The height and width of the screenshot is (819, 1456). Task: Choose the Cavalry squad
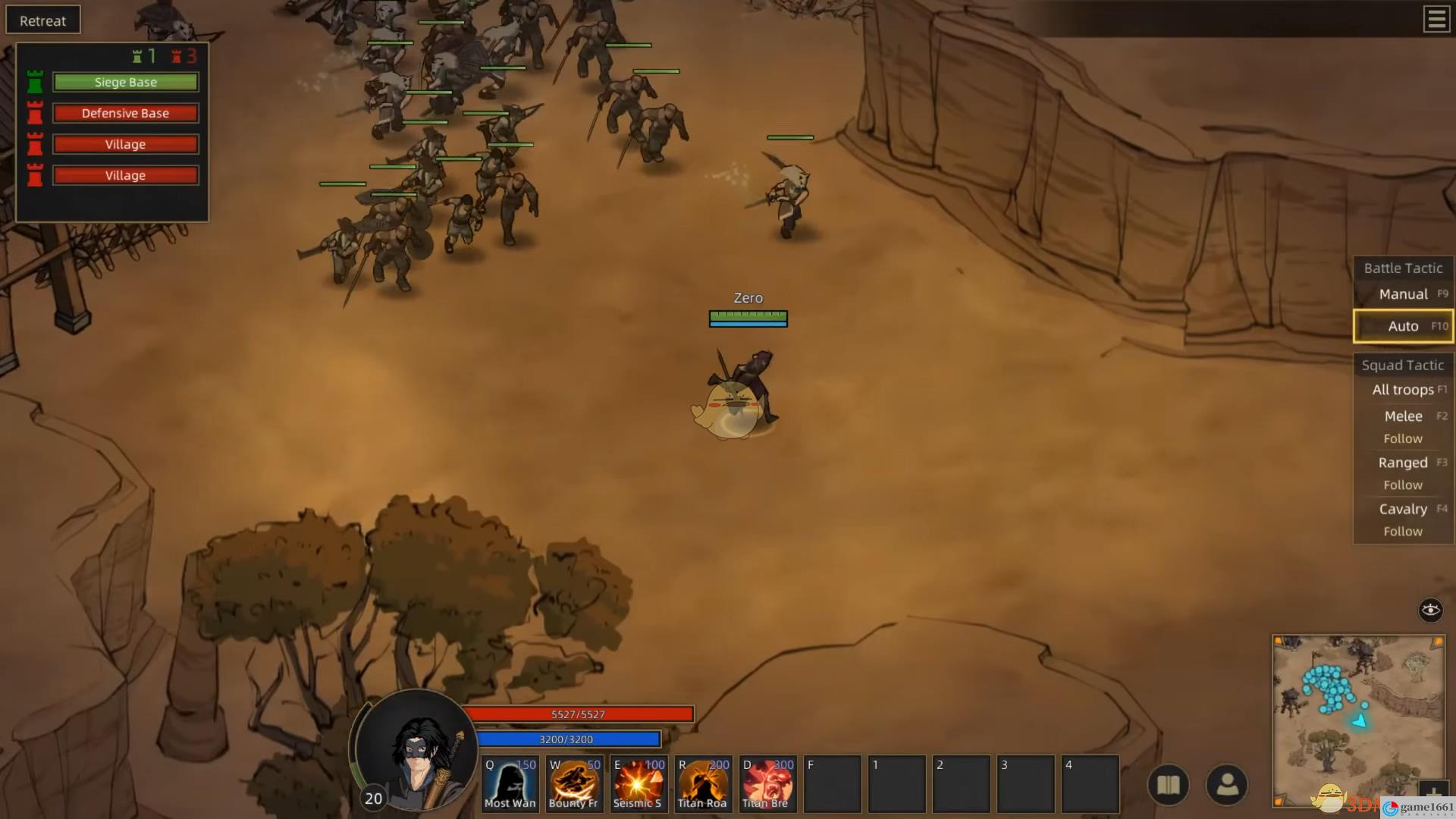tap(1403, 509)
